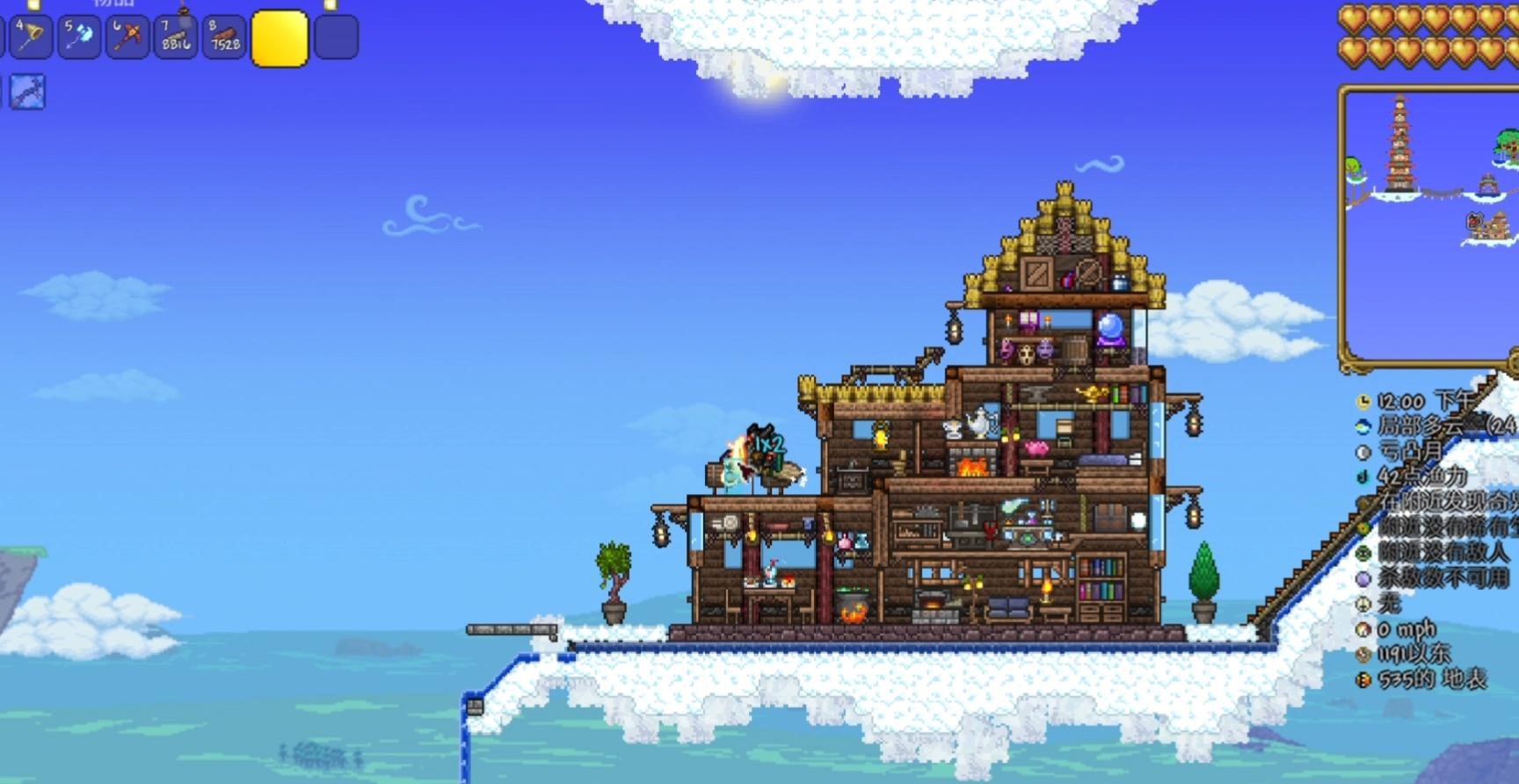The width and height of the screenshot is (1519, 784).
Task: Select the golden bug net in slot 4
Action: point(30,38)
